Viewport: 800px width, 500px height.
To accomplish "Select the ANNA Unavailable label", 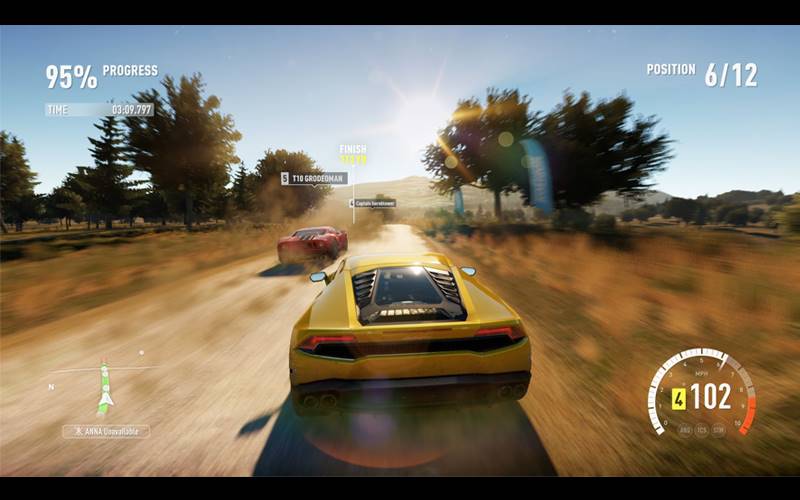I will point(106,431).
